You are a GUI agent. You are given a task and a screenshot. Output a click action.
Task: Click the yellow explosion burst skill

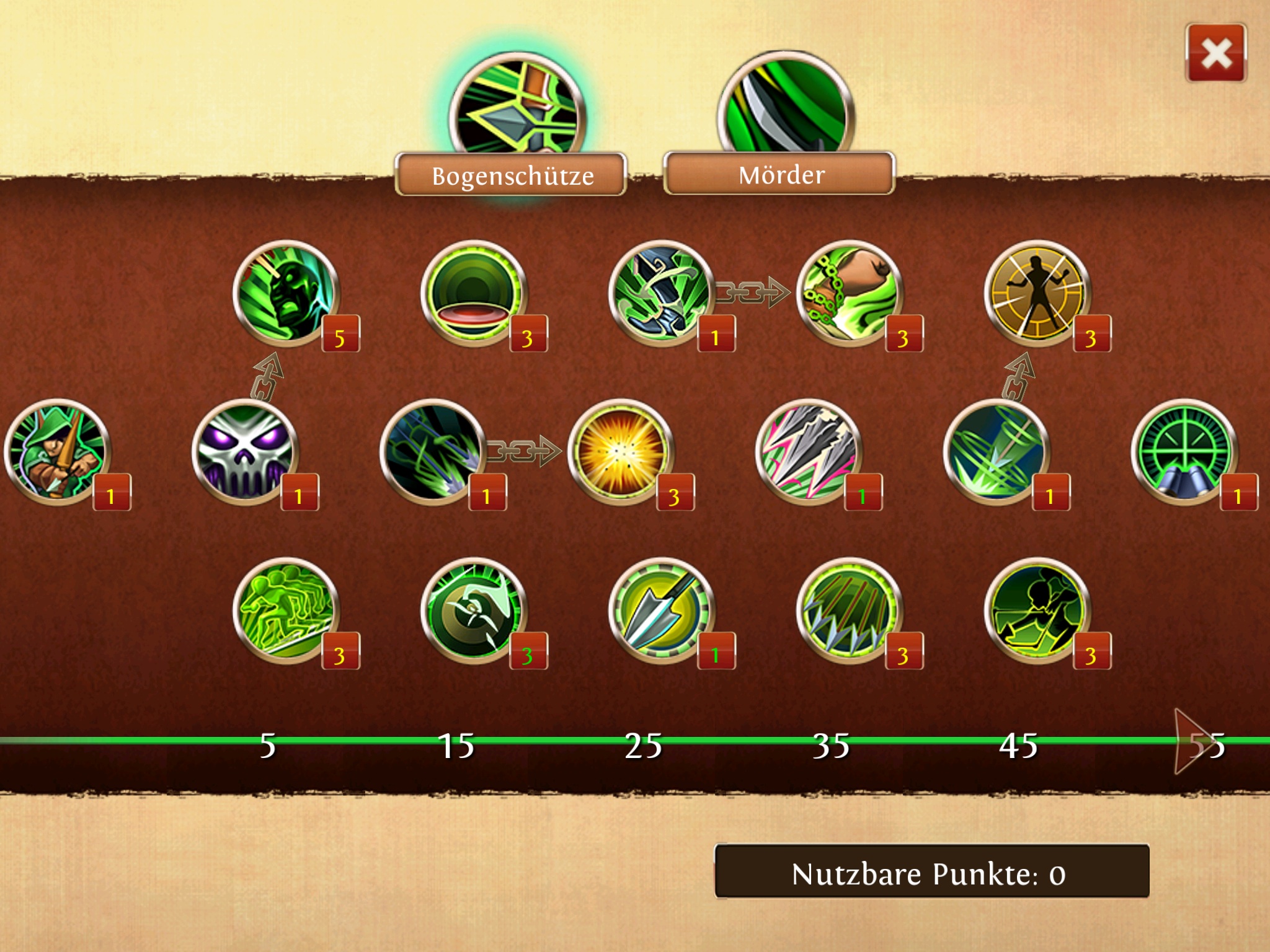point(621,451)
